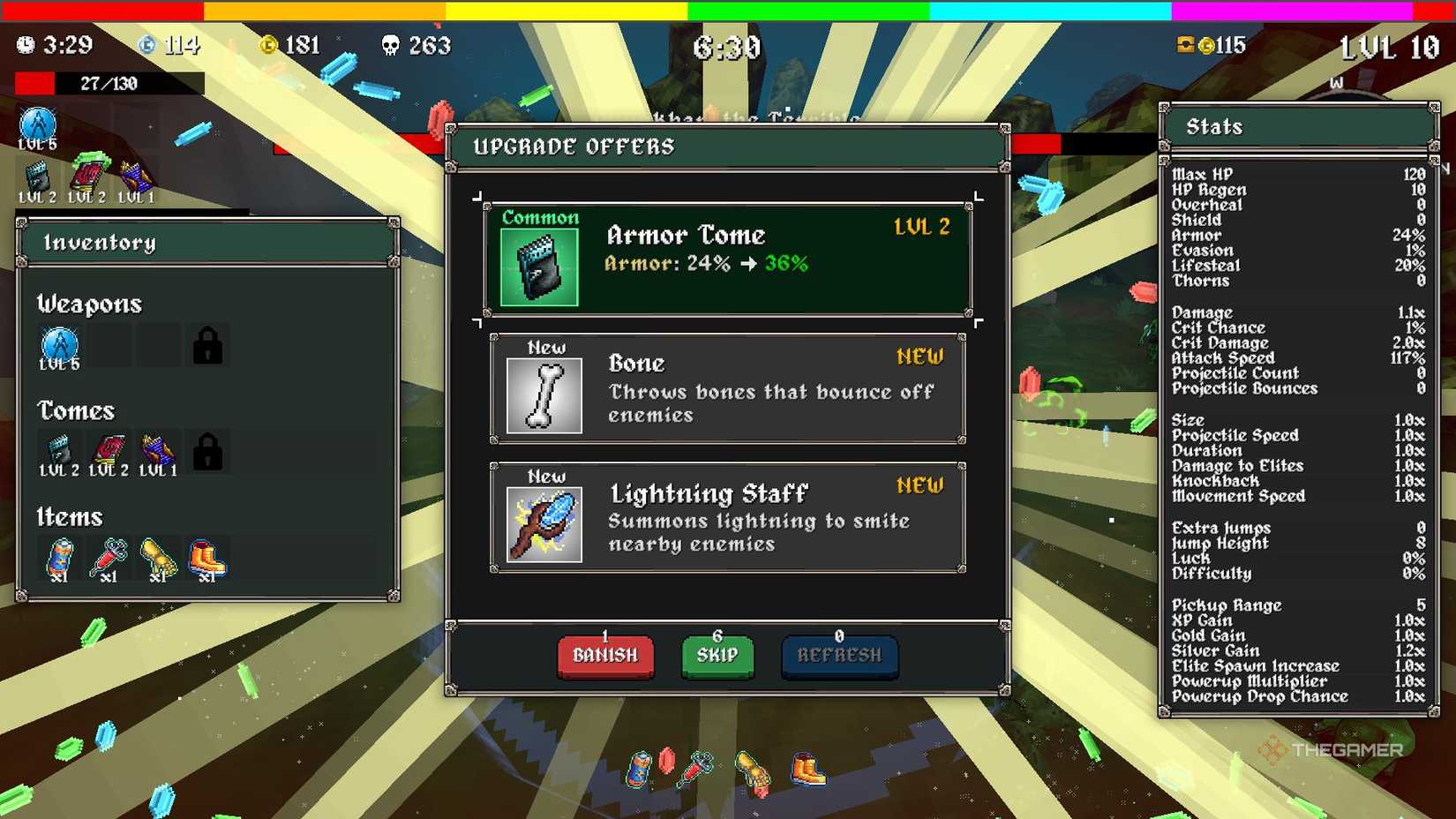Select the red syringe under Items
This screenshot has width=1456, height=819.
coord(109,559)
